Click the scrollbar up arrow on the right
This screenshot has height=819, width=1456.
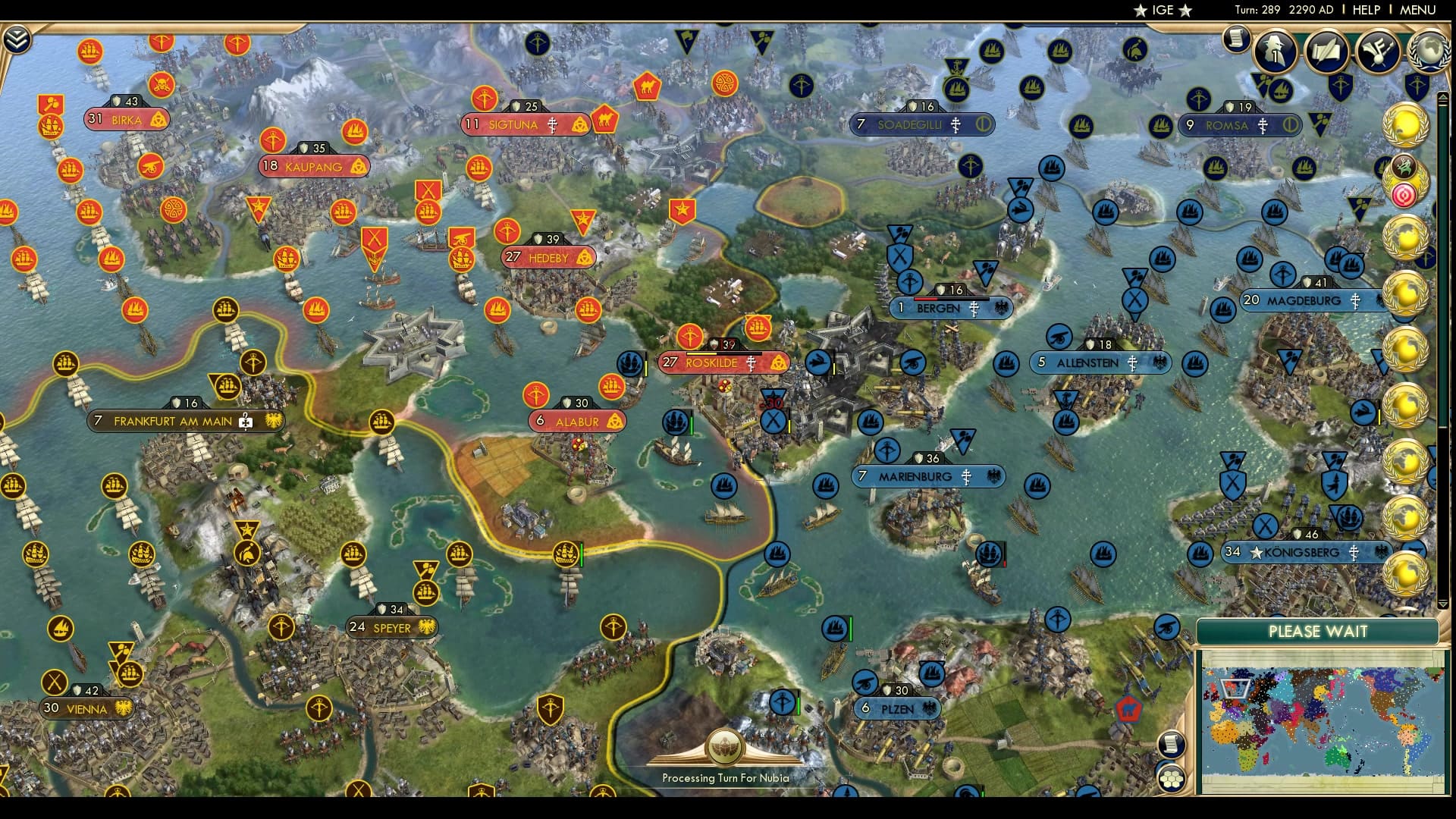1444,95
